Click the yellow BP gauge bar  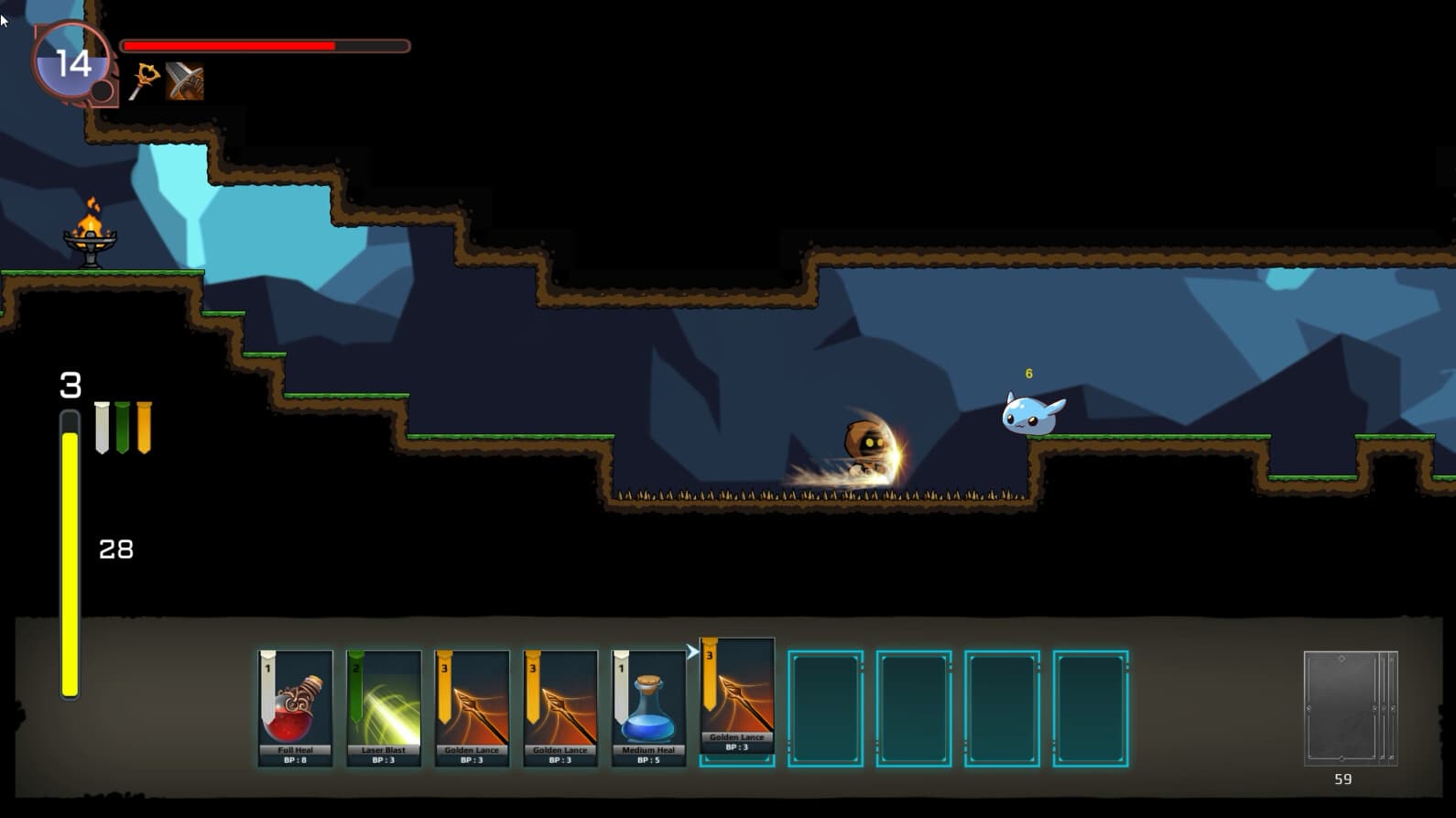pyautogui.click(x=69, y=559)
